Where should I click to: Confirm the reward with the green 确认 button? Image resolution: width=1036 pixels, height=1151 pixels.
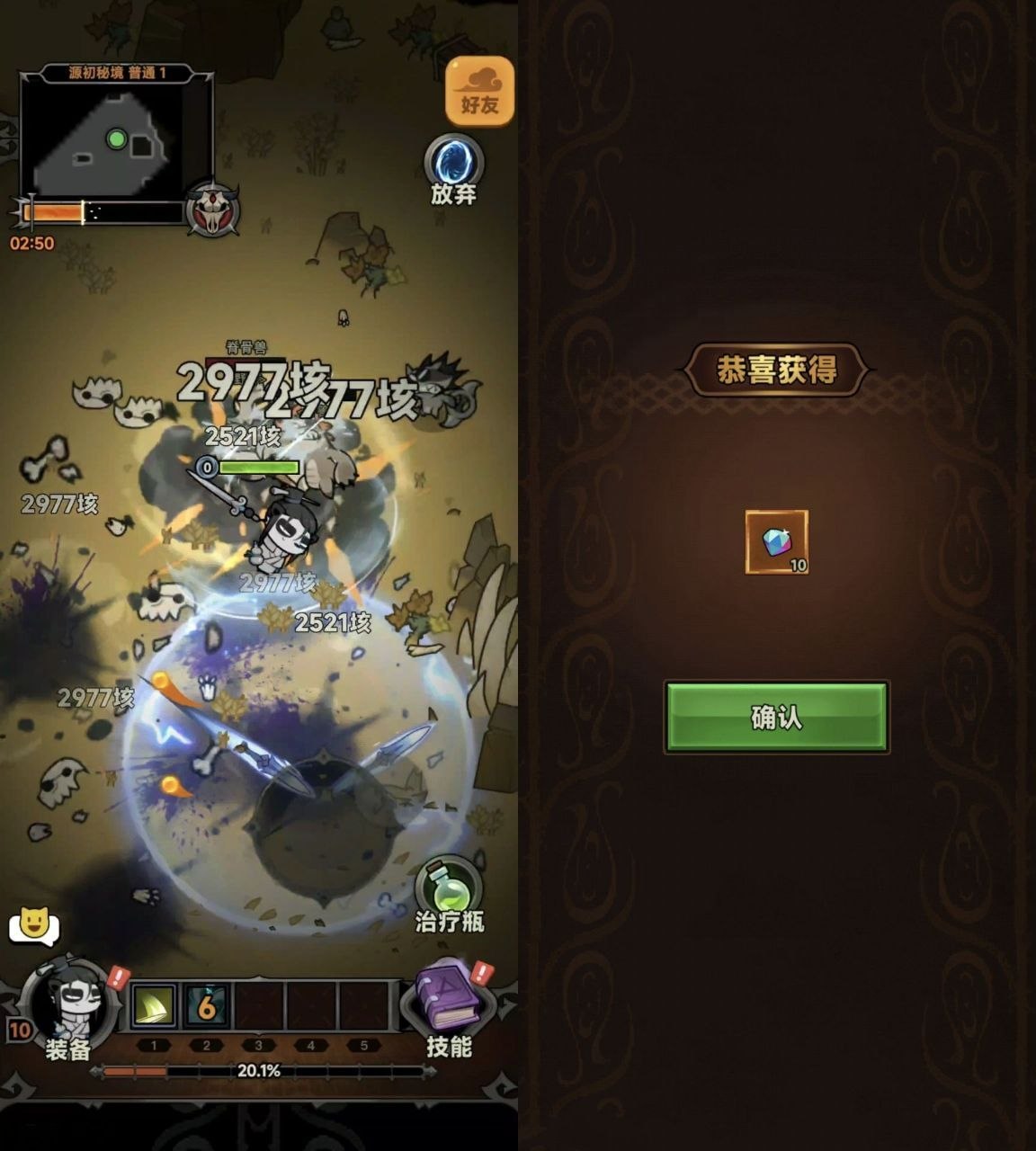776,717
